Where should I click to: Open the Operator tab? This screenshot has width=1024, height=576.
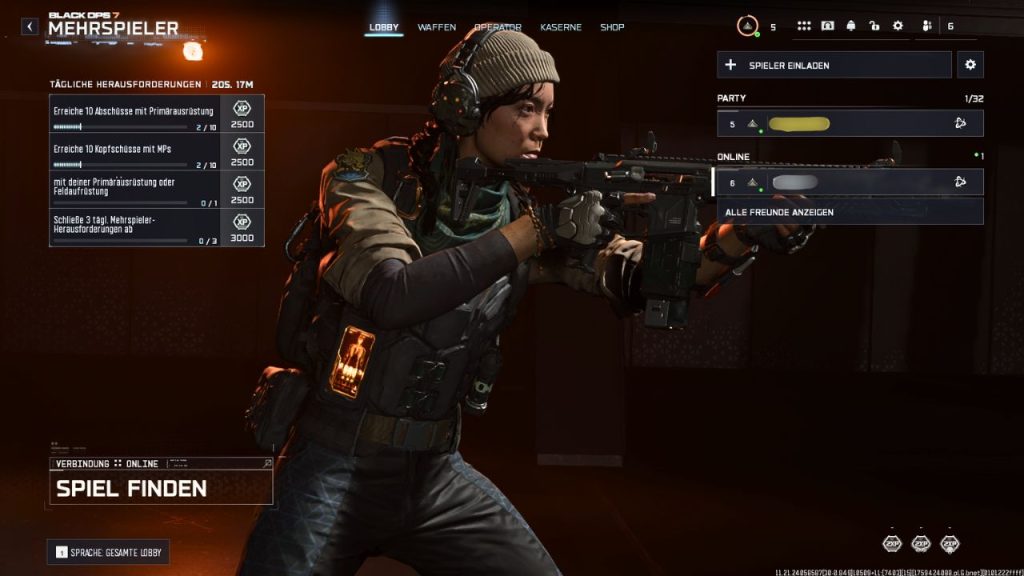(x=499, y=27)
